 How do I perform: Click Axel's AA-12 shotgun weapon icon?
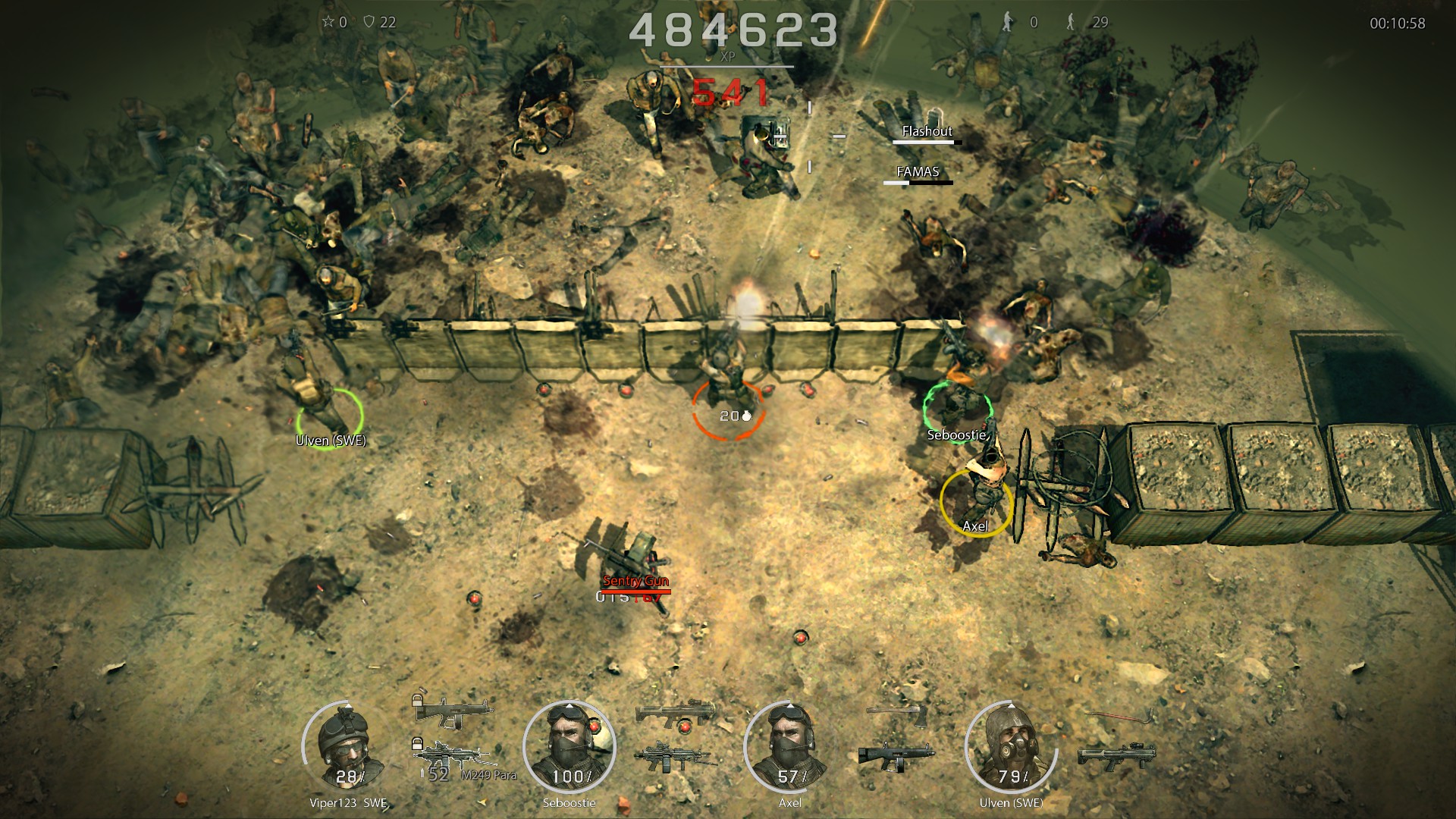point(896,755)
